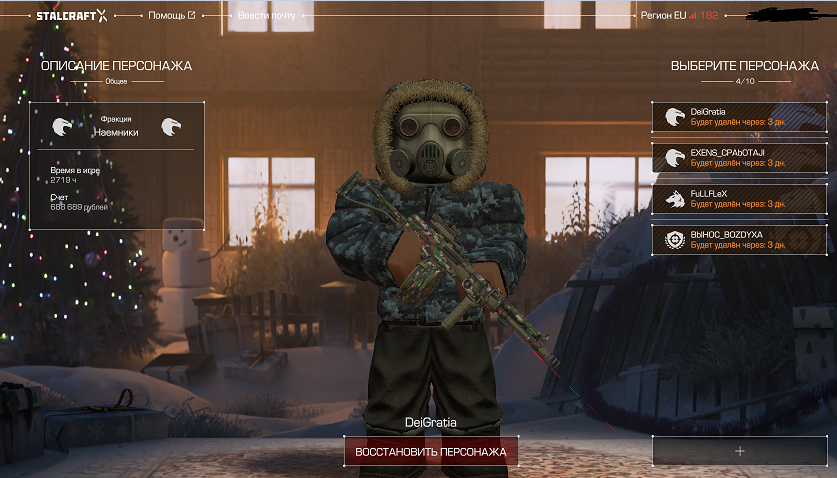Pick the BbIHOC_BOZDYXA character
Image resolution: width=837 pixels, height=478 pixels.
(741, 238)
